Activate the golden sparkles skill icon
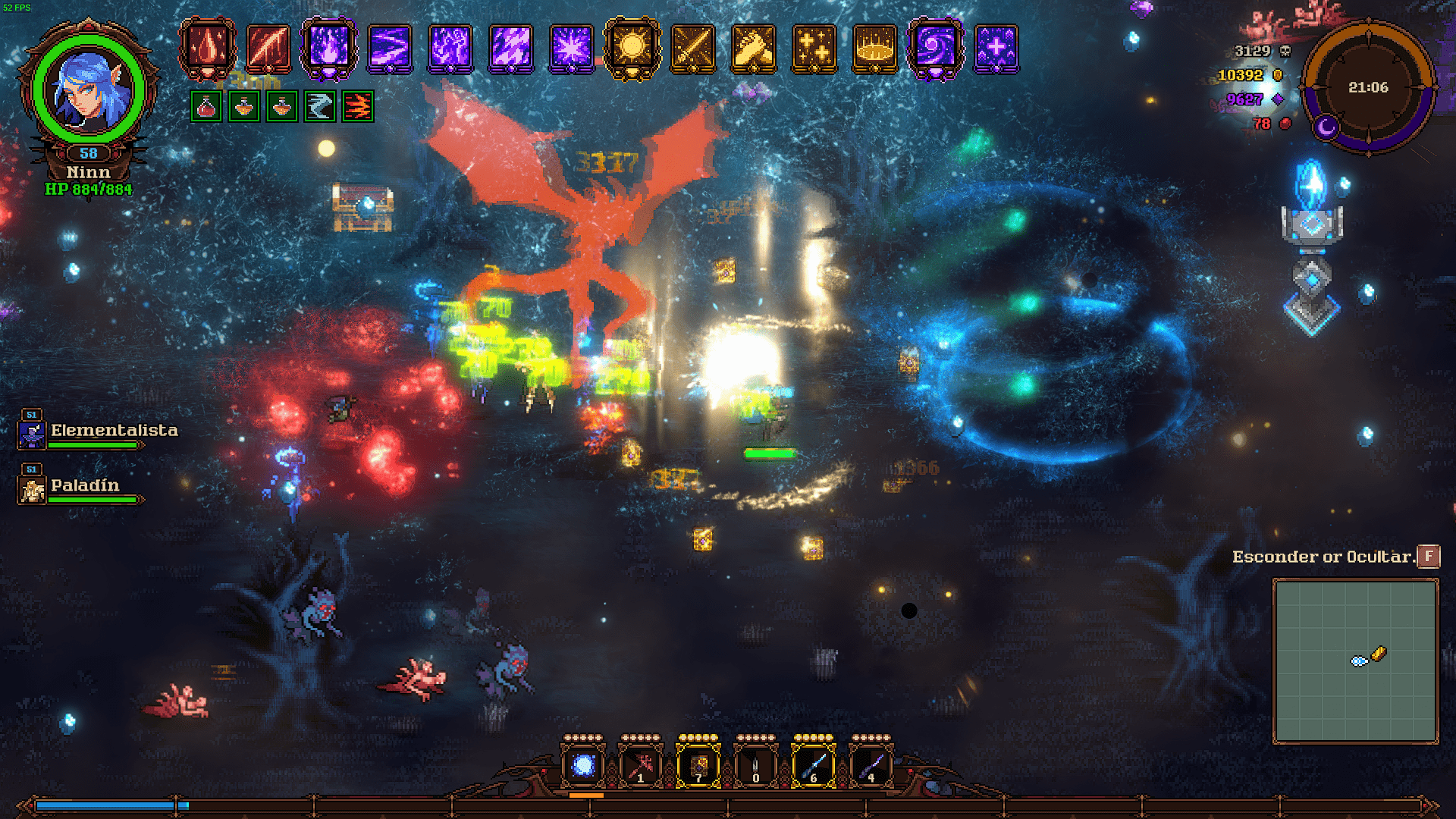This screenshot has height=819, width=1456. coord(814,48)
